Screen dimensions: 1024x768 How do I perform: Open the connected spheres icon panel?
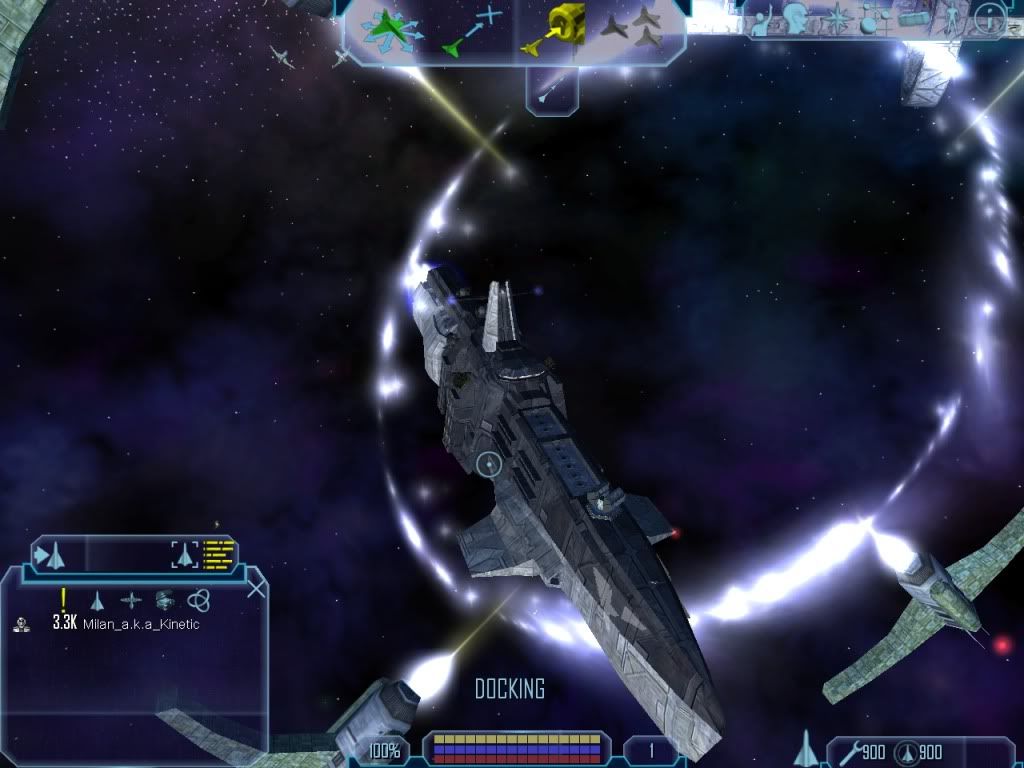(x=873, y=18)
